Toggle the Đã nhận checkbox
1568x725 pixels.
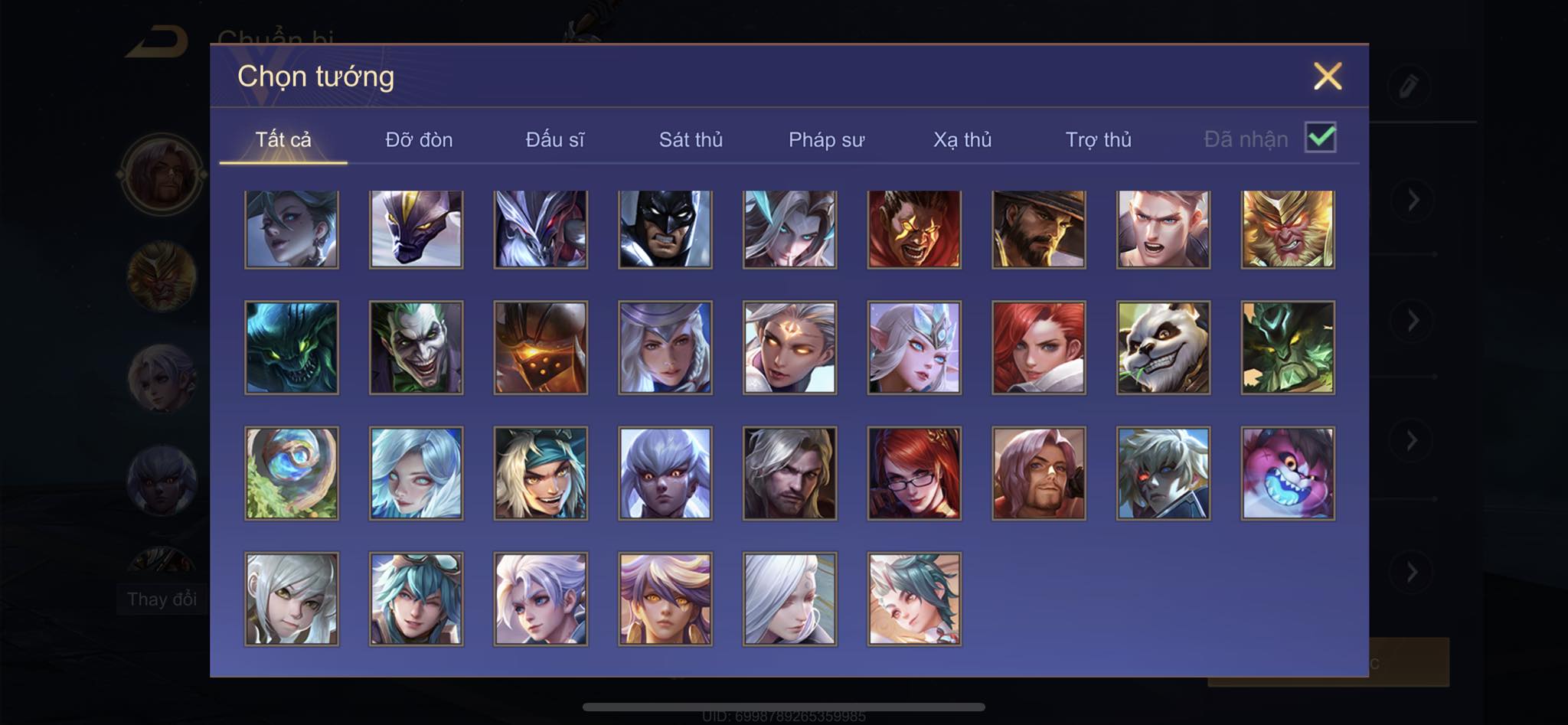click(x=1320, y=138)
